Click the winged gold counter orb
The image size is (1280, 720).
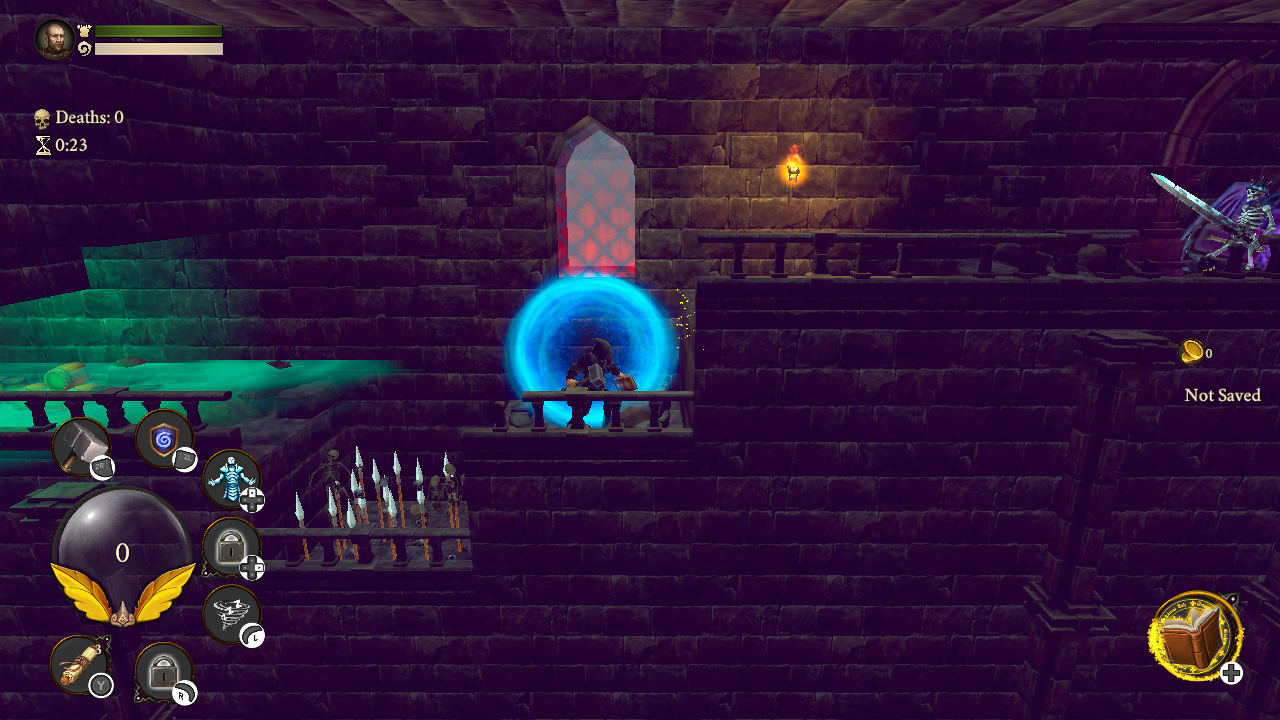[124, 551]
